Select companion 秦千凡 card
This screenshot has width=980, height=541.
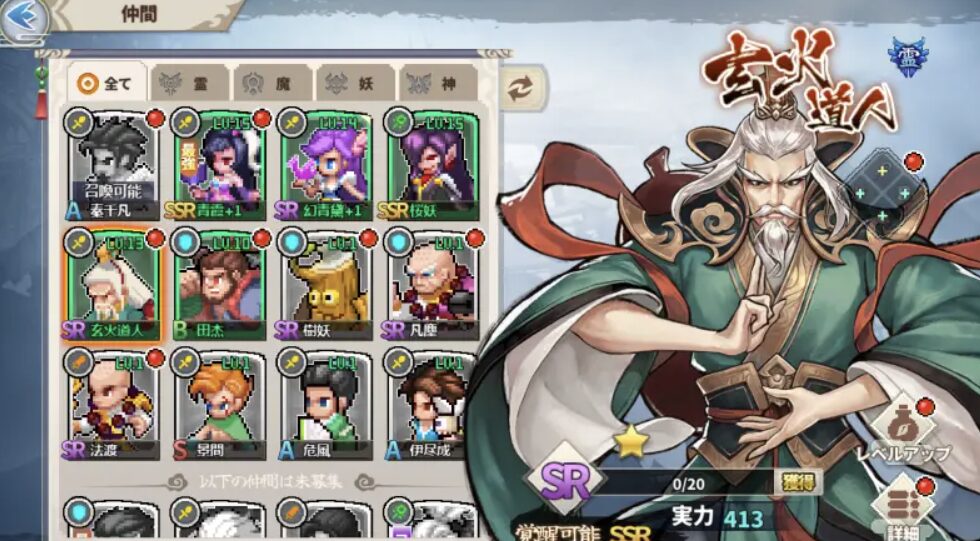112,166
